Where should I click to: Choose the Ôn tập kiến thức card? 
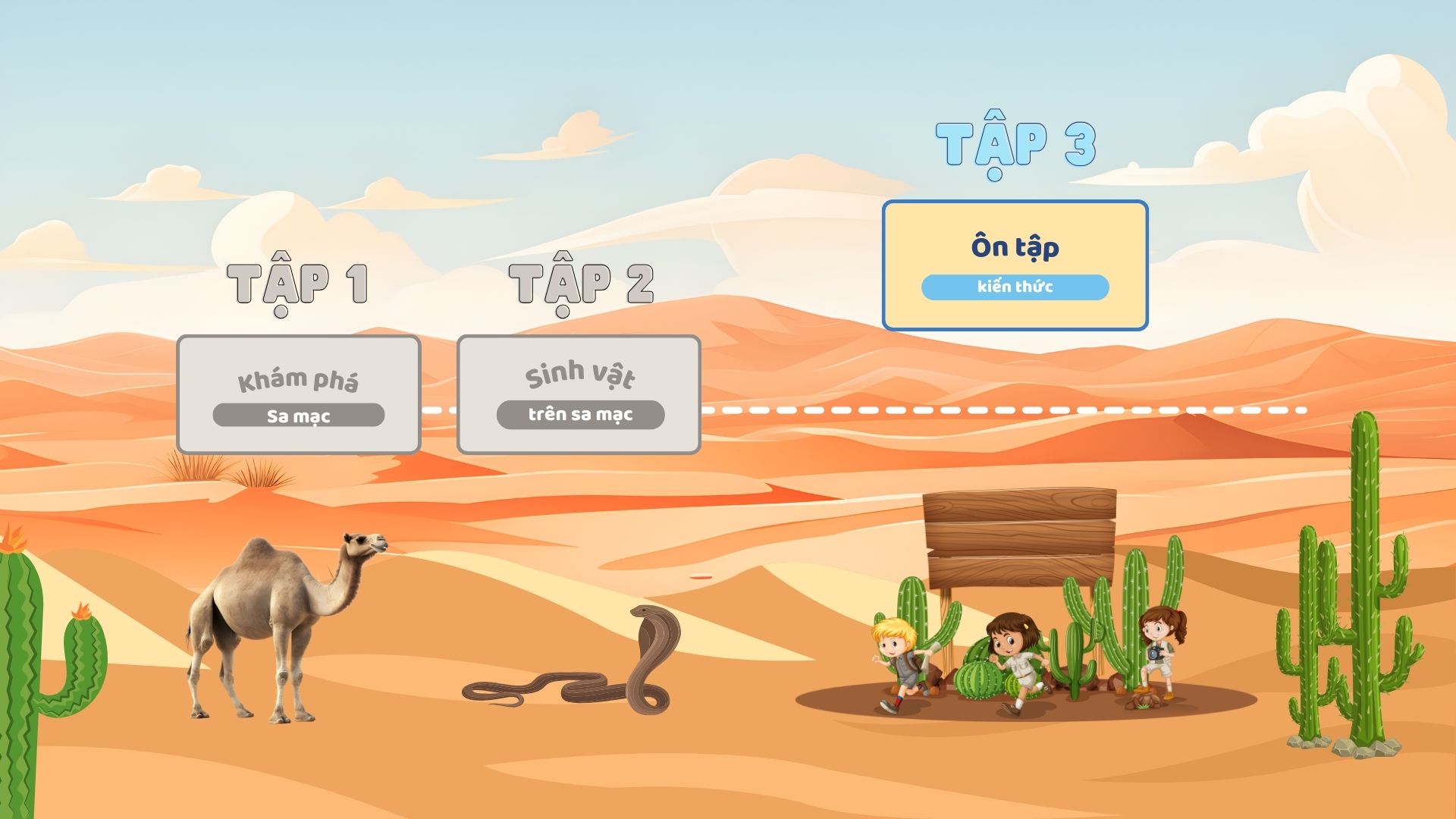(1015, 265)
